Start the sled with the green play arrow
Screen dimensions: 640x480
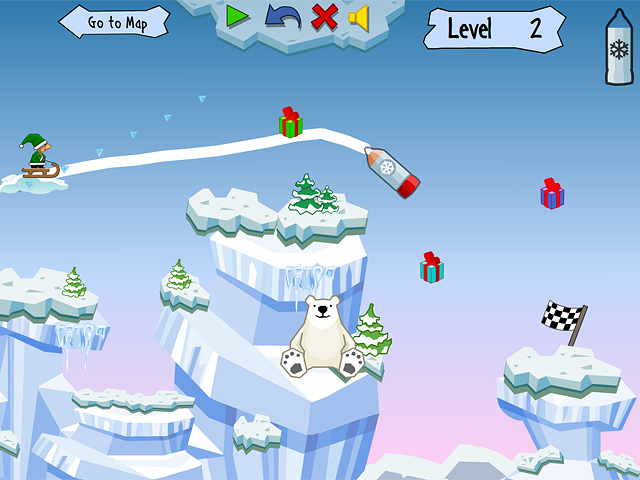click(x=237, y=16)
